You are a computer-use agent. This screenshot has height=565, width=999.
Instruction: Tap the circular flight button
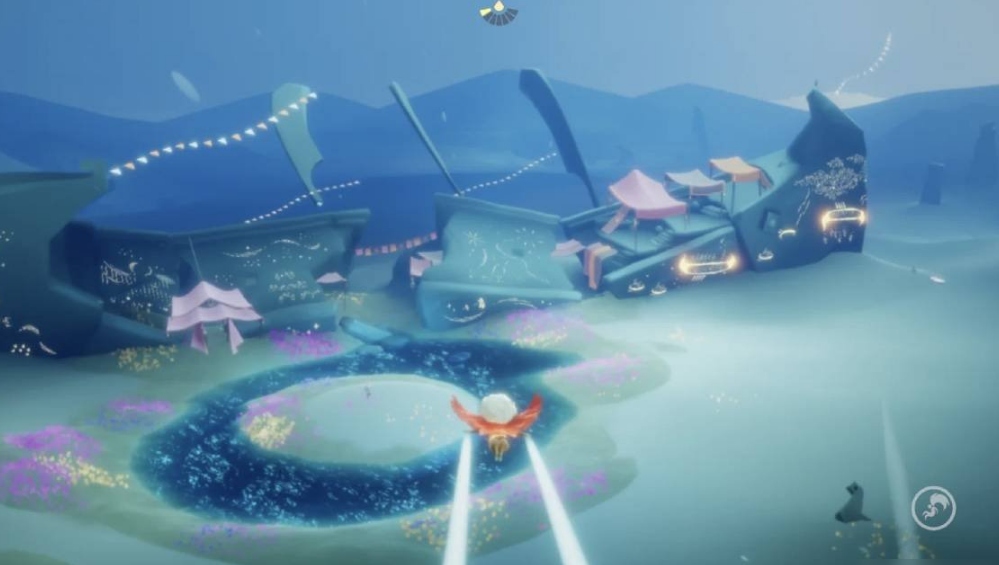coord(933,507)
